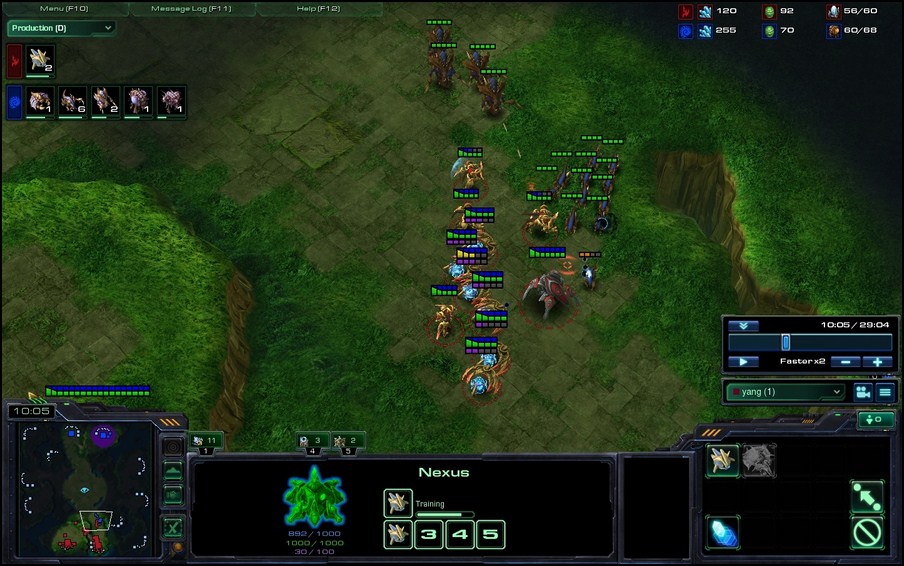Select control group 4 tab
Viewport: 904px width, 566px height.
[x=312, y=440]
